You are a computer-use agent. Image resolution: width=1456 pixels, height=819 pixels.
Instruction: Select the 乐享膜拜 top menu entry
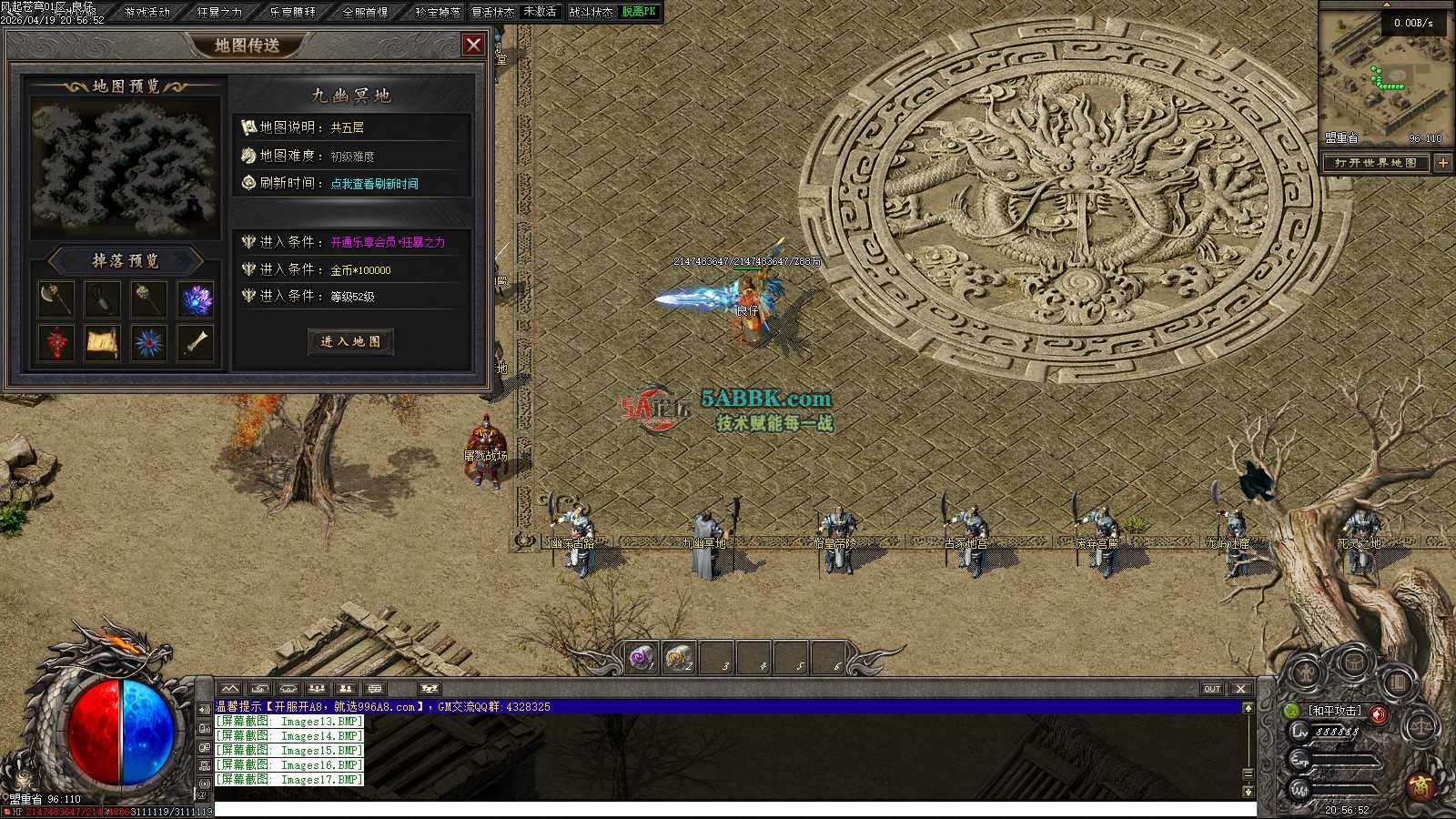(x=292, y=12)
